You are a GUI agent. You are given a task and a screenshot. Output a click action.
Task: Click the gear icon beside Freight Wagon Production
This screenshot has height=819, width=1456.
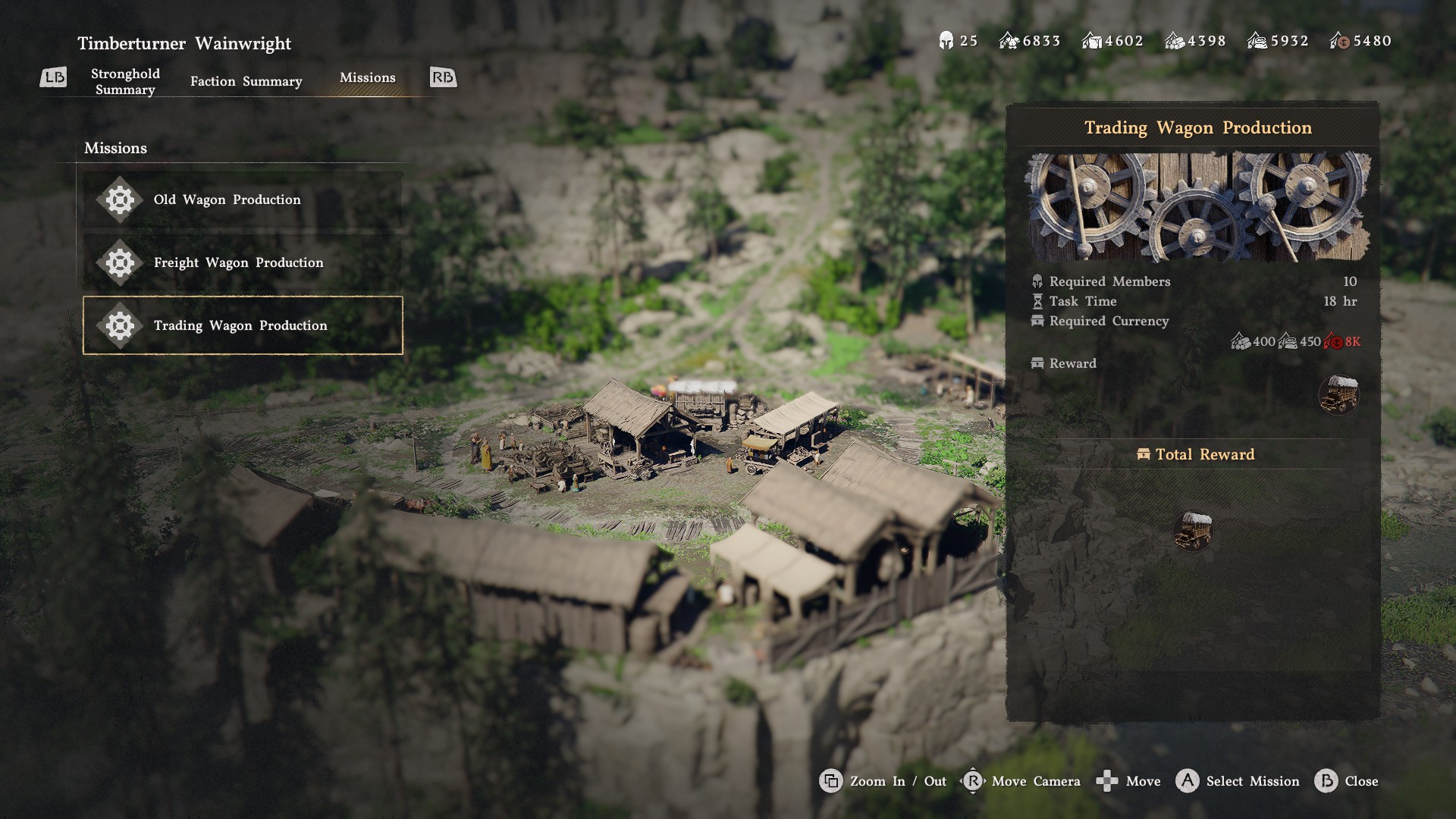119,263
